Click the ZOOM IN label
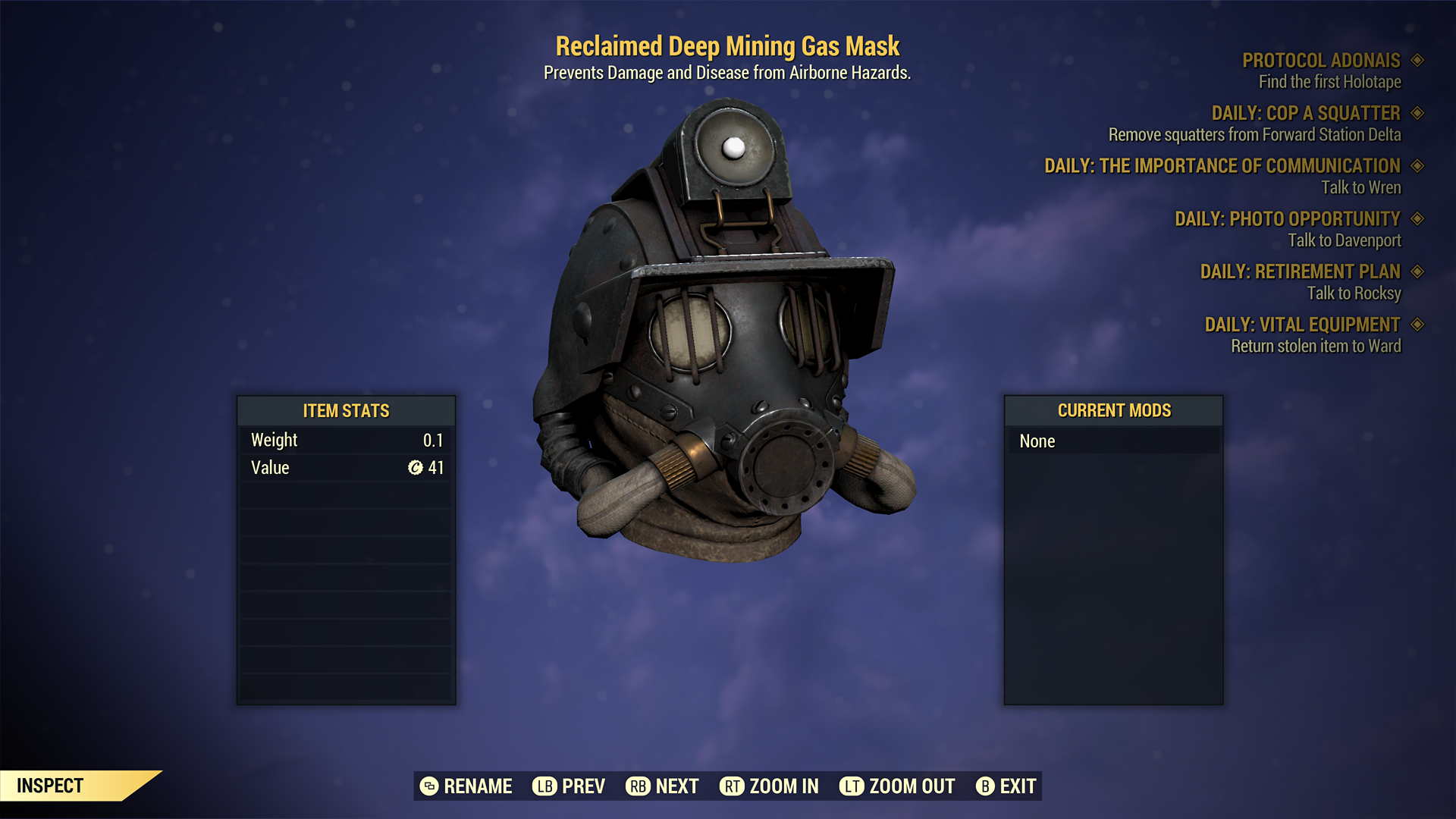 pos(785,786)
